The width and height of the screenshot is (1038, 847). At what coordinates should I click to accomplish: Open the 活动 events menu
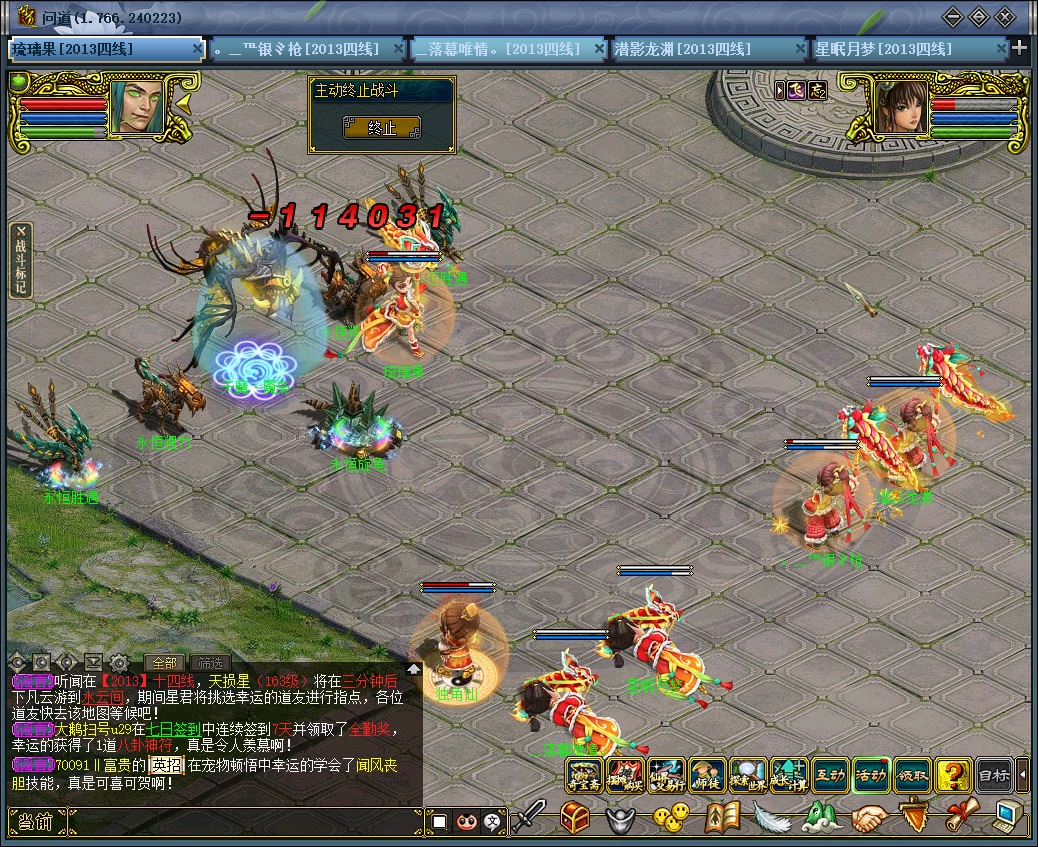pos(871,775)
